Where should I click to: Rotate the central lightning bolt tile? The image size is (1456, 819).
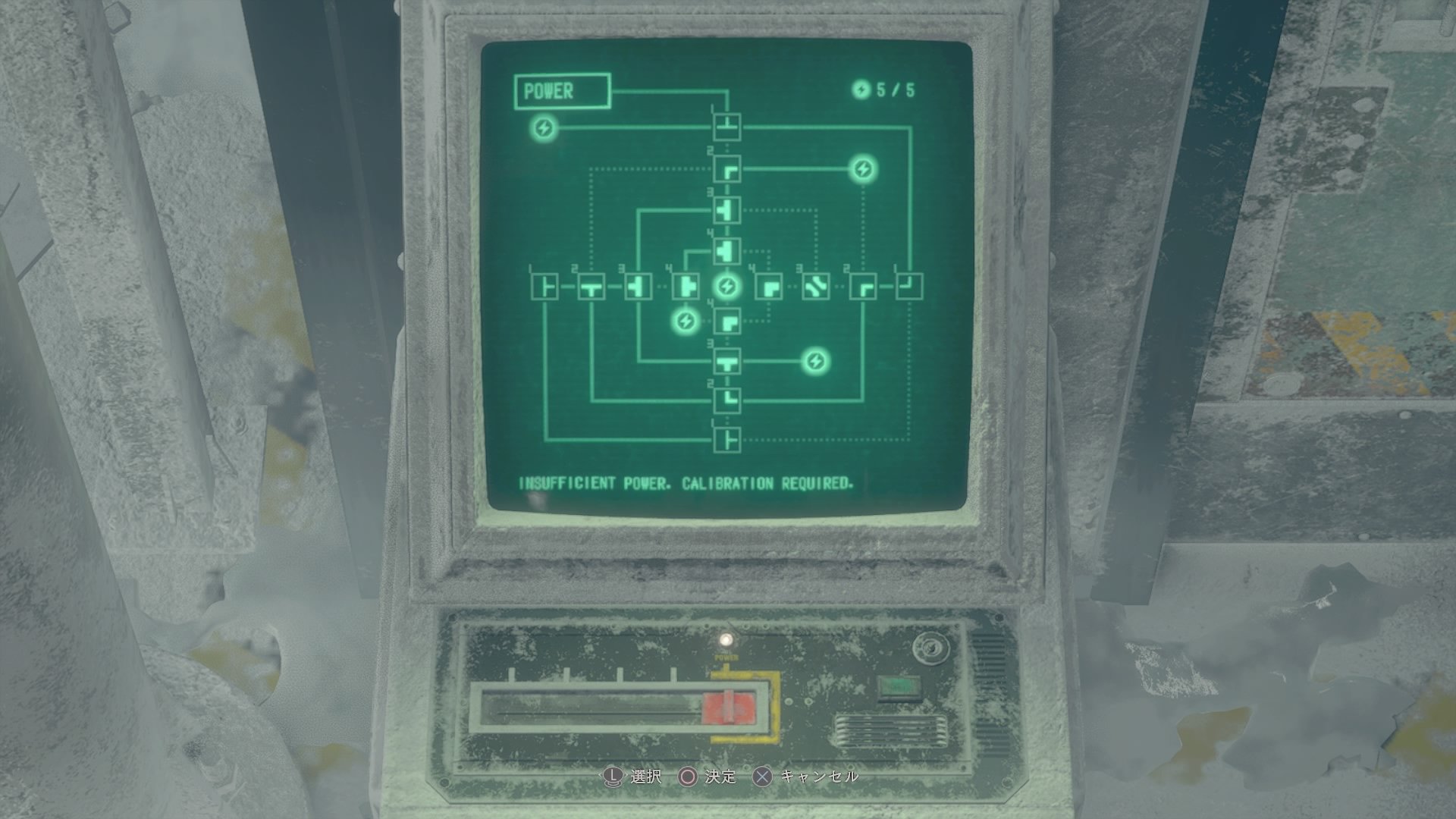point(727,287)
